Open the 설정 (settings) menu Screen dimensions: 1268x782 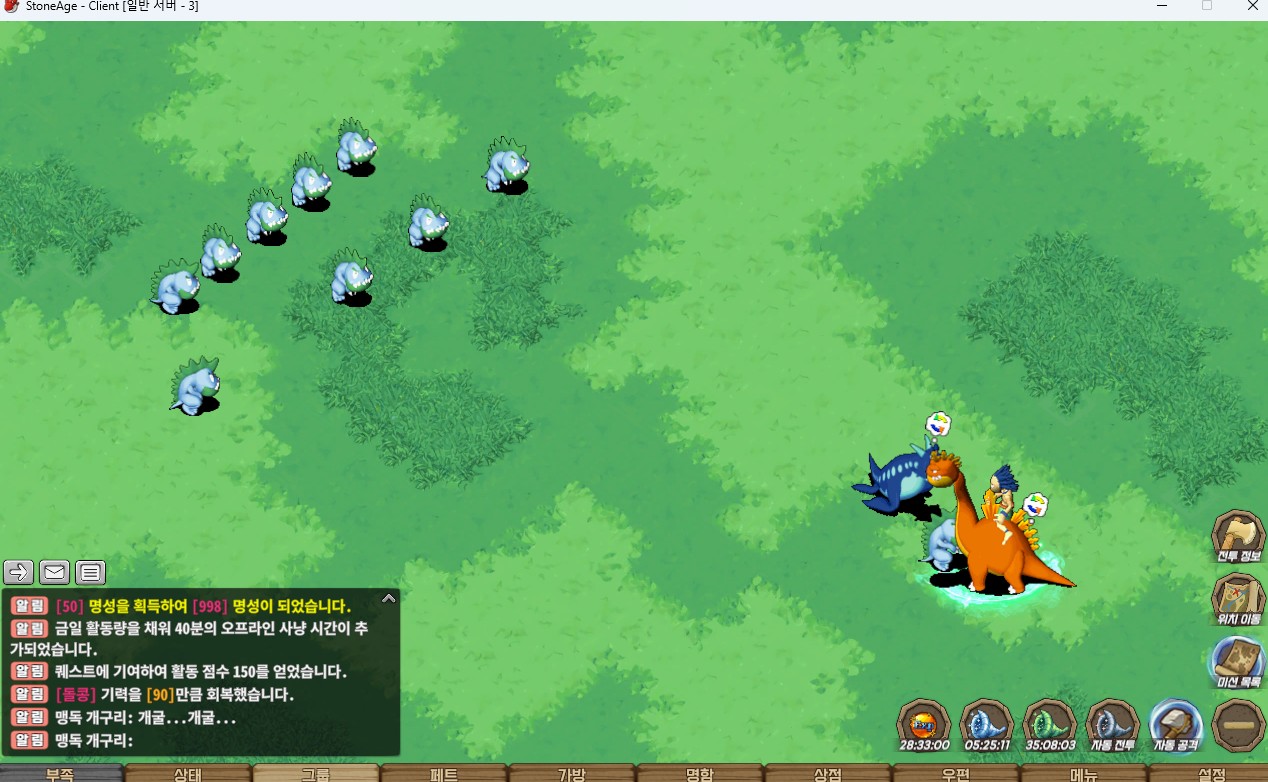[1211, 774]
